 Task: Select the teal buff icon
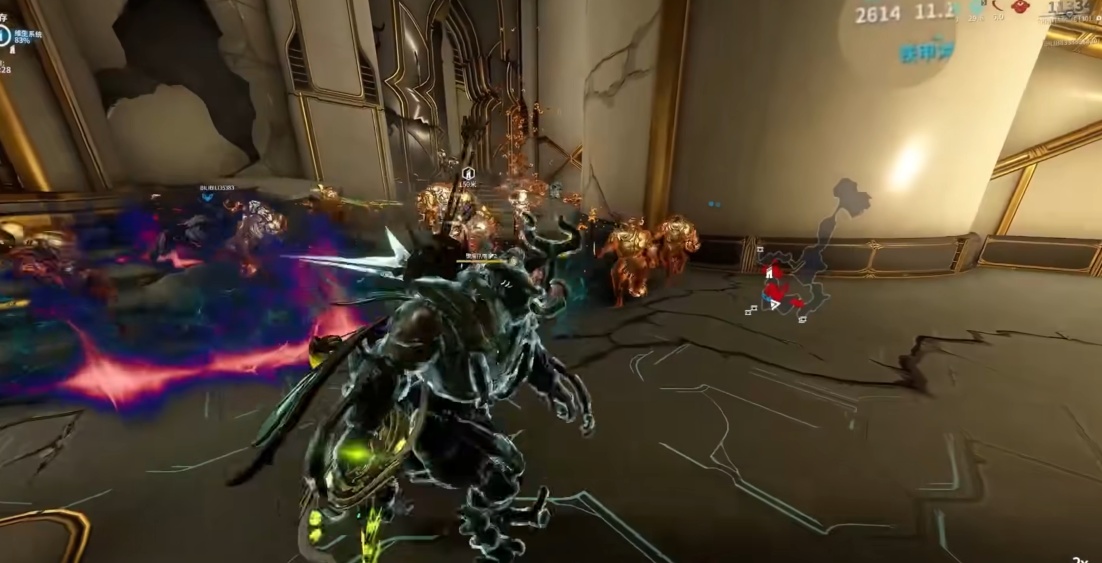(975, 8)
